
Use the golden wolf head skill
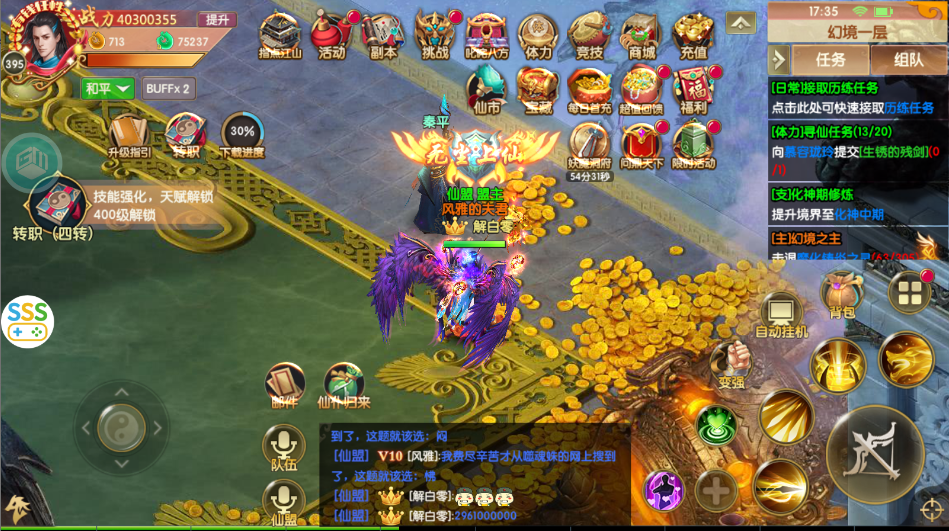coord(906,359)
